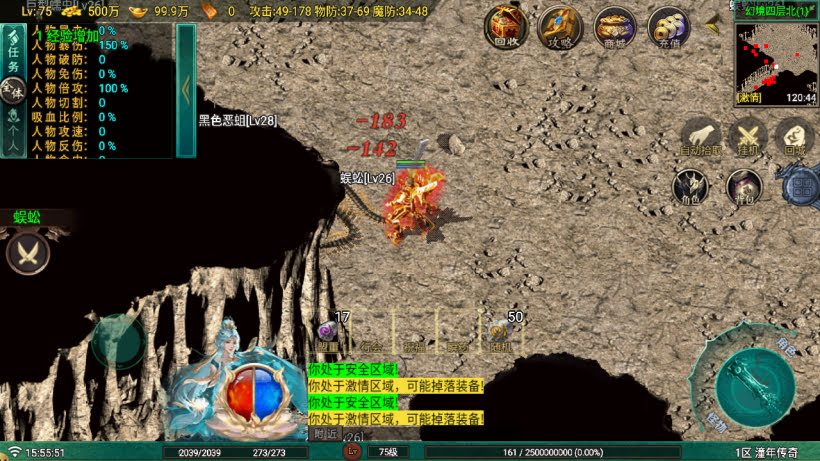Open the 攻略 strategy guide
The height and width of the screenshot is (461, 820).
[x=560, y=27]
